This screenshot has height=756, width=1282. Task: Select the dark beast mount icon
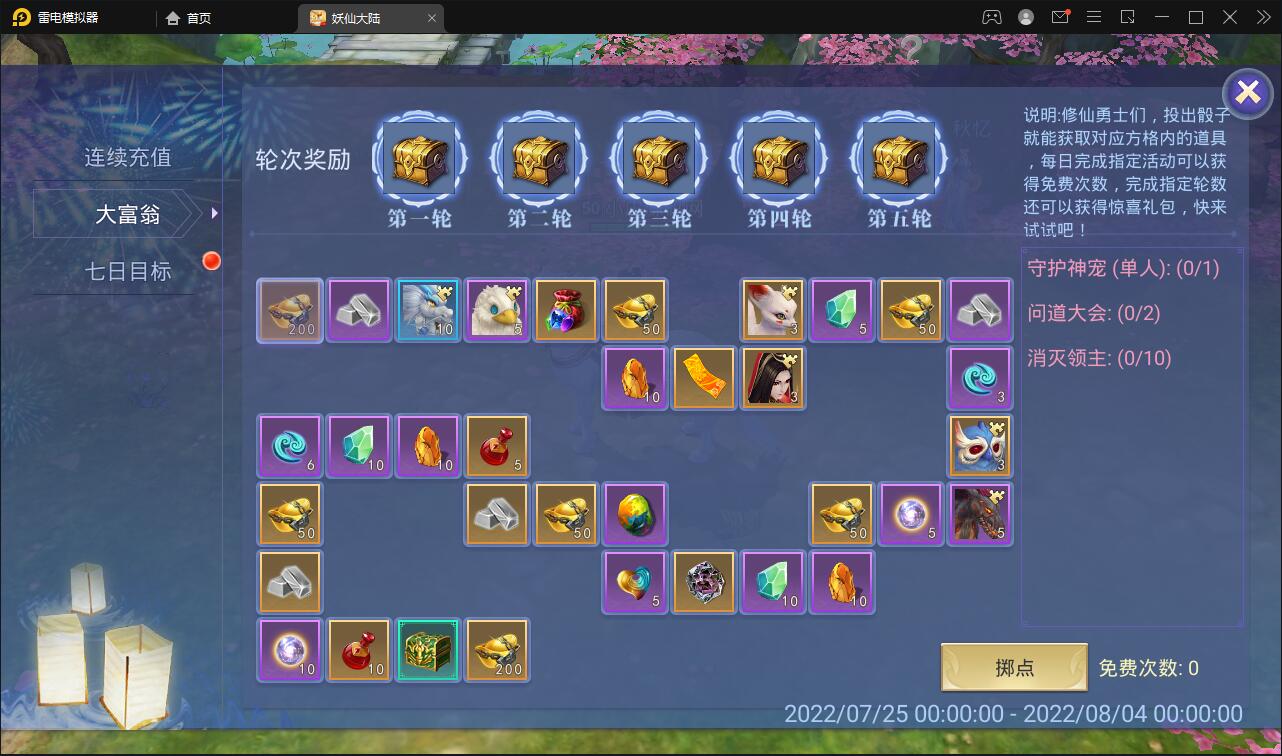point(980,513)
